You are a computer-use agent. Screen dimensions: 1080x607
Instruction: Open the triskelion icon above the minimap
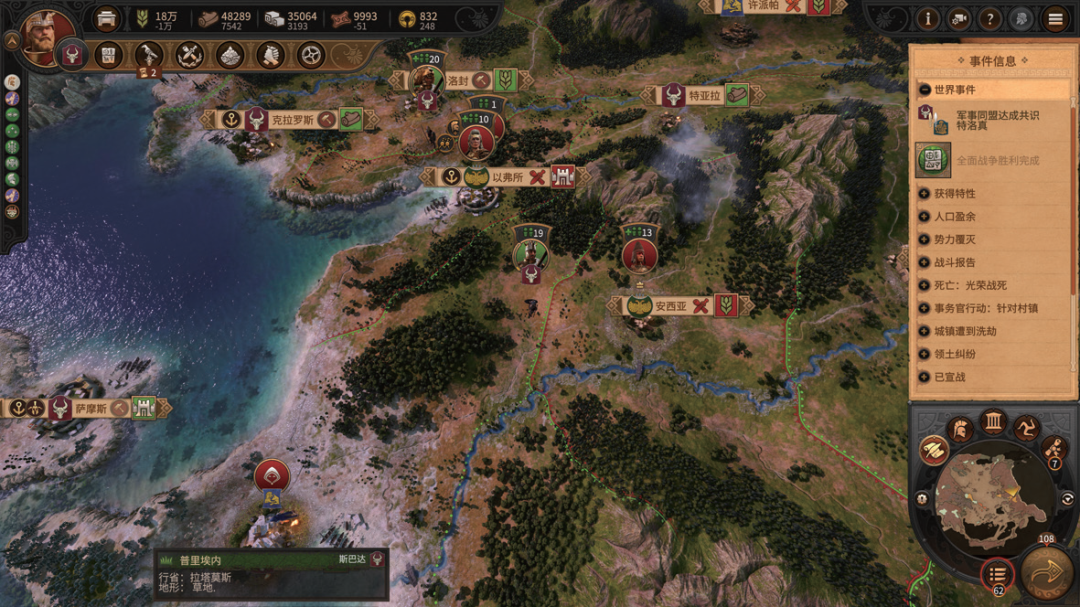1026,429
